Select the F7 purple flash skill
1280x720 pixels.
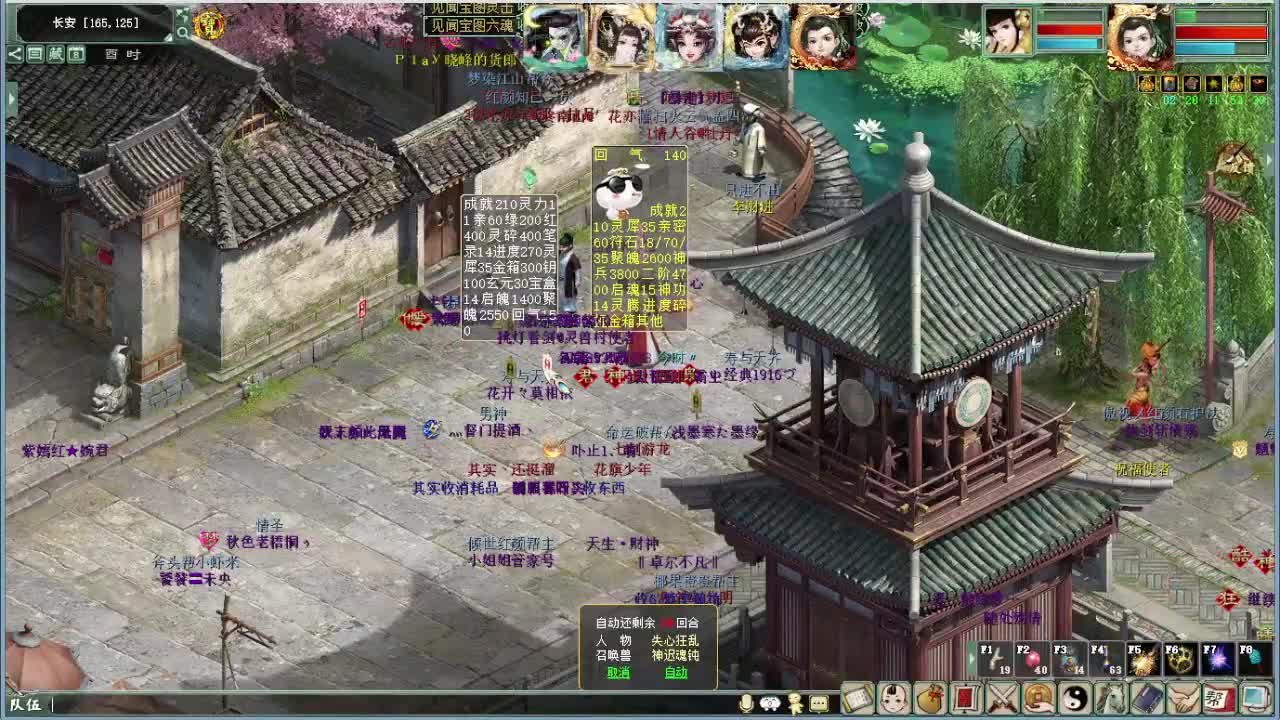coord(1218,660)
